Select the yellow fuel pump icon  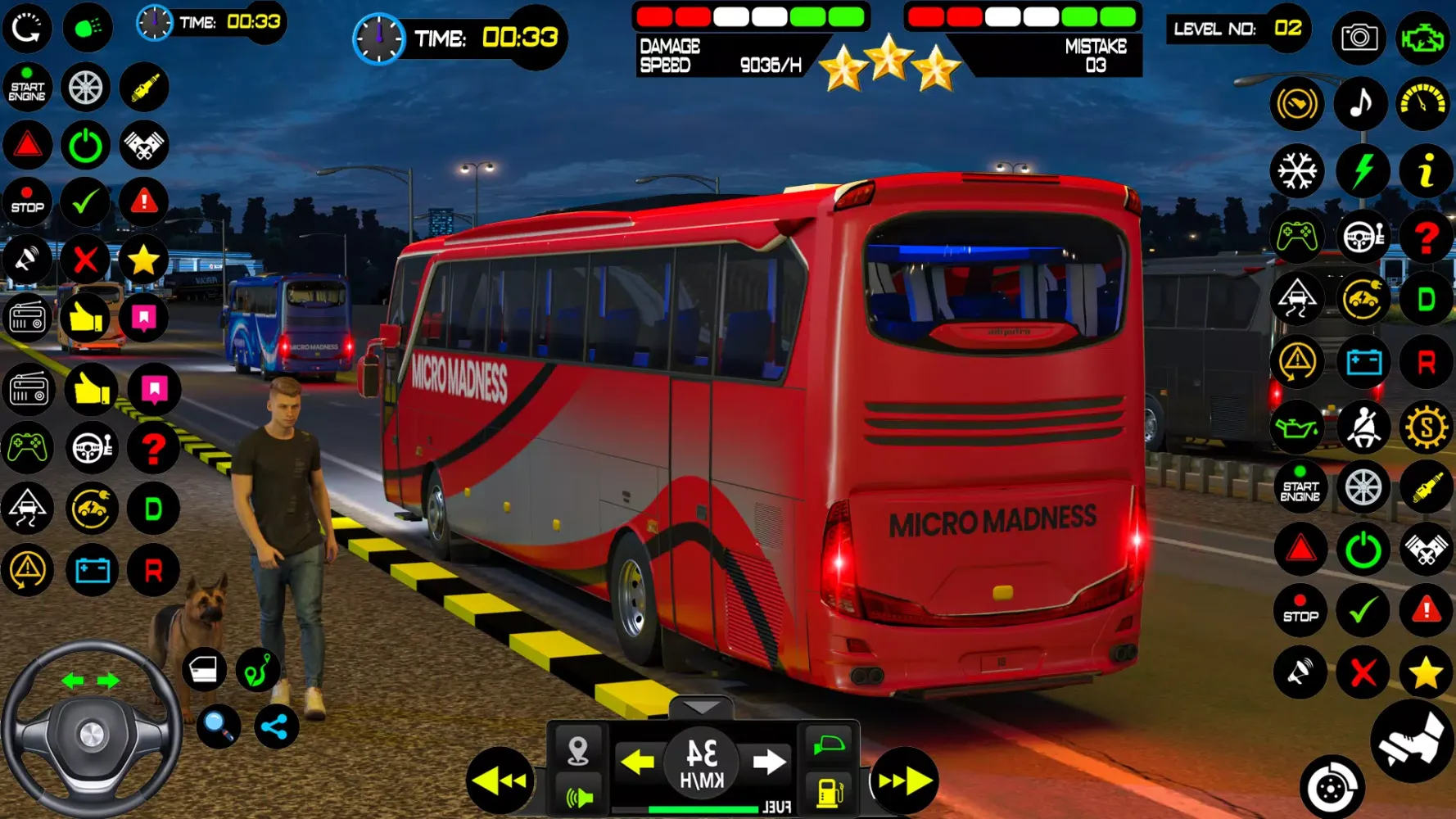pos(830,793)
